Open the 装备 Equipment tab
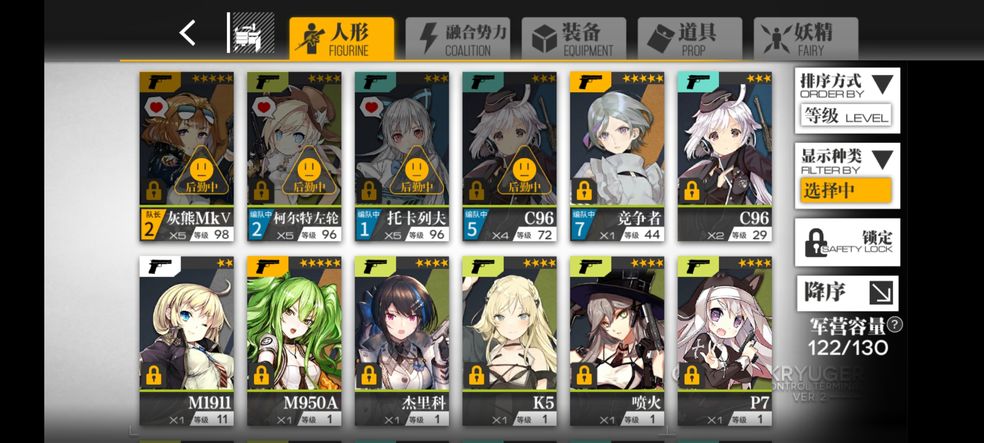 click(573, 38)
